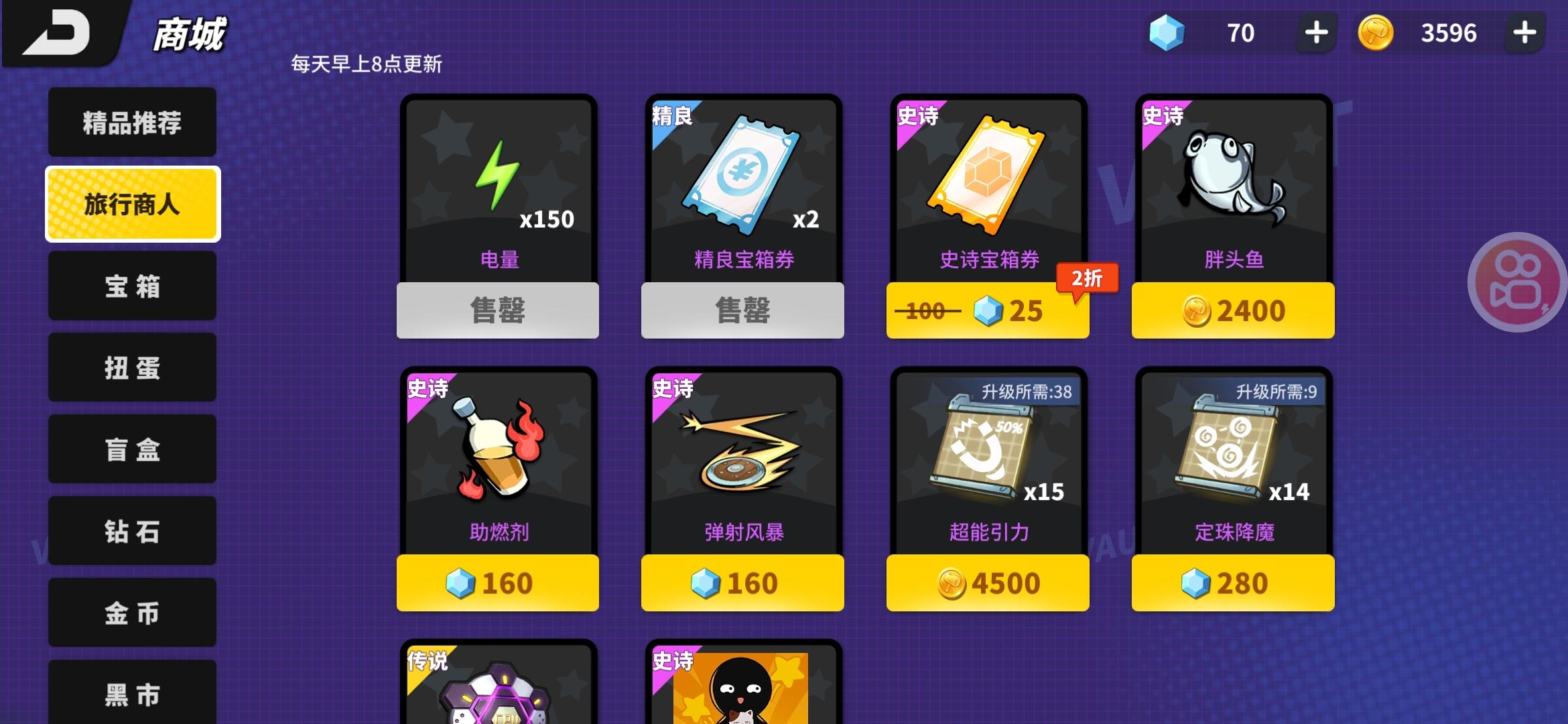
Task: Select the 扭蛋 category
Action: (131, 367)
